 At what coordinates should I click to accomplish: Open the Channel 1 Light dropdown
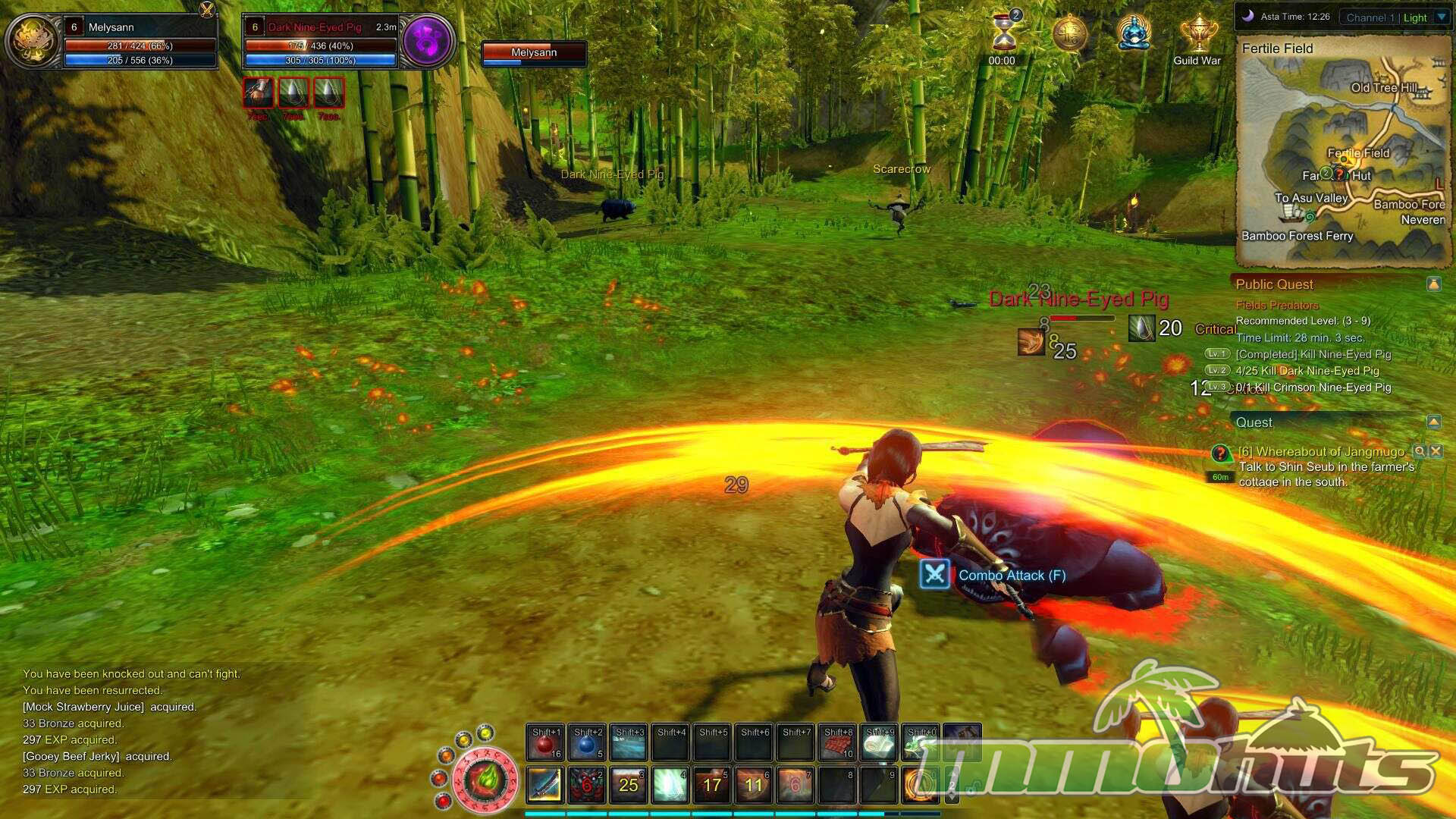click(1442, 17)
